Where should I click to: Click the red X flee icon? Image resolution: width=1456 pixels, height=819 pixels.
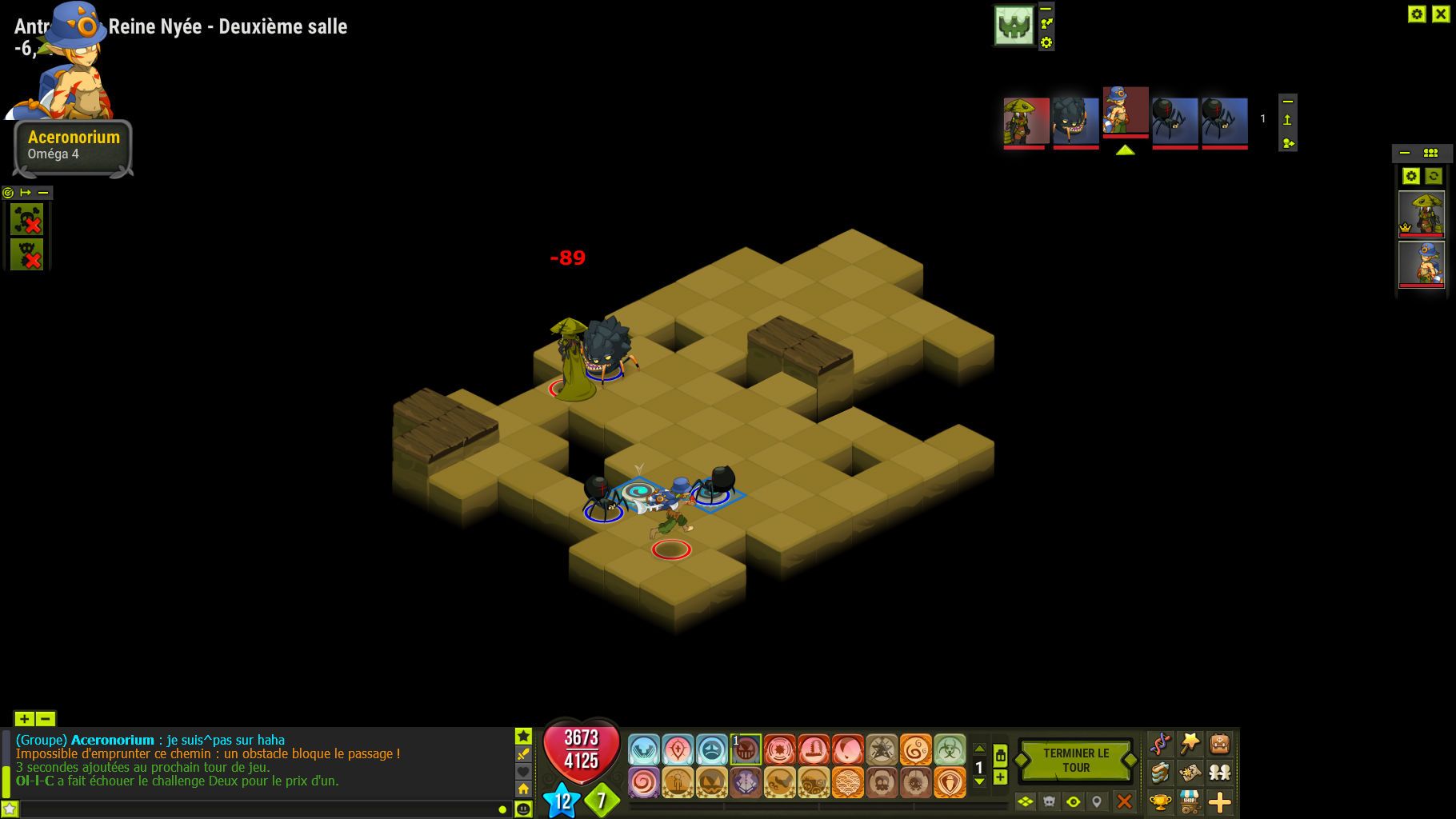tap(1125, 799)
